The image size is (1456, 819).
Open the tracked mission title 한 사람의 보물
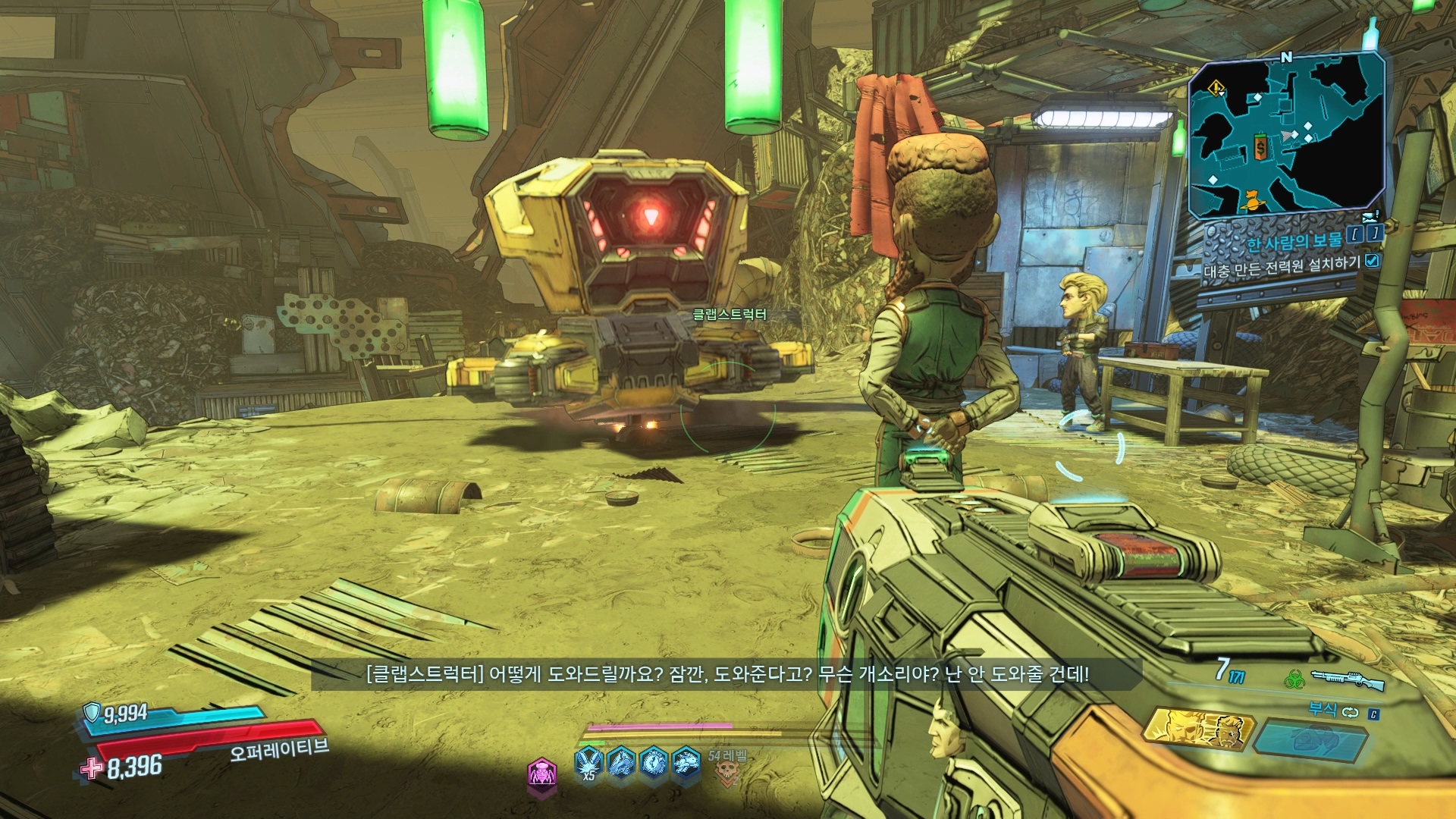(1294, 241)
